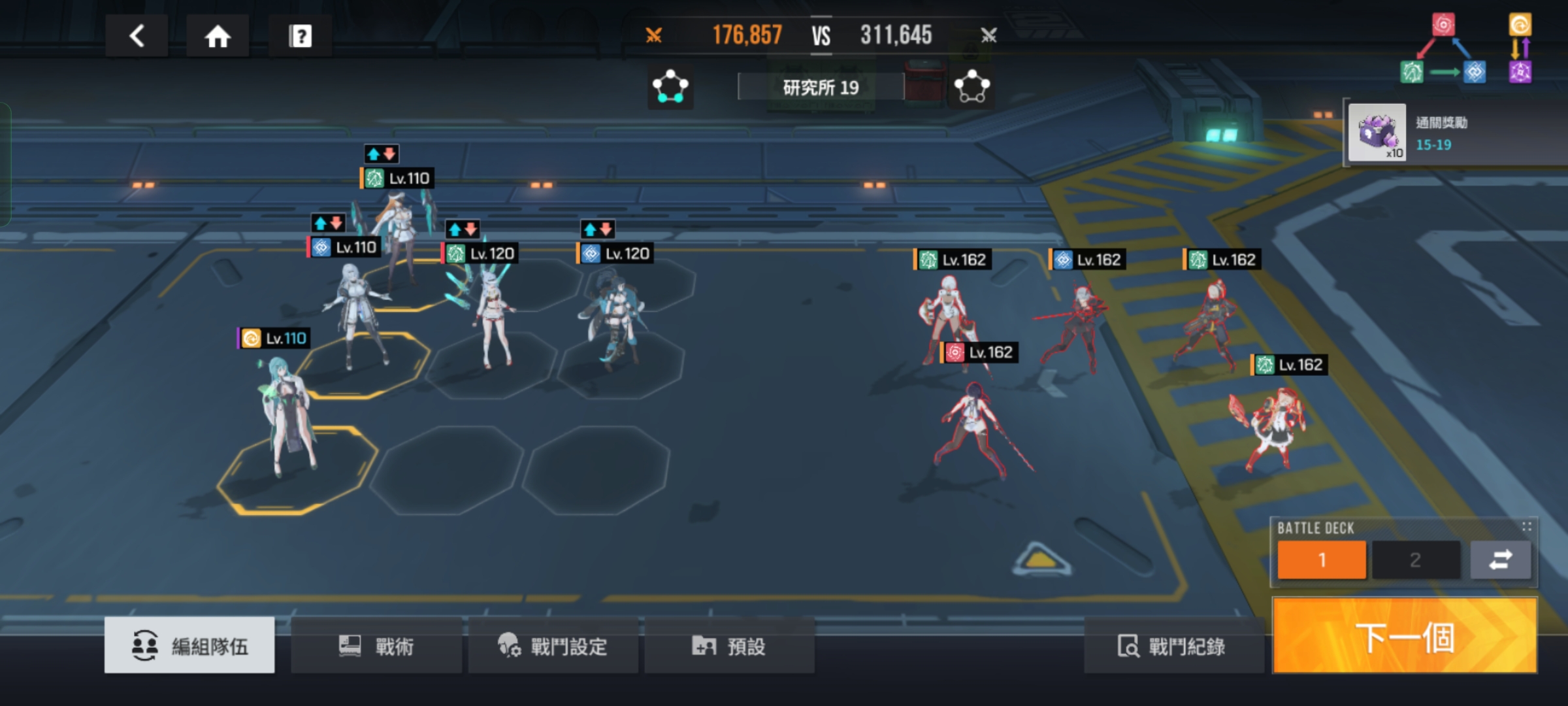Switch to Battle Deck 2
Screen dimensions: 1568x706
[1415, 560]
